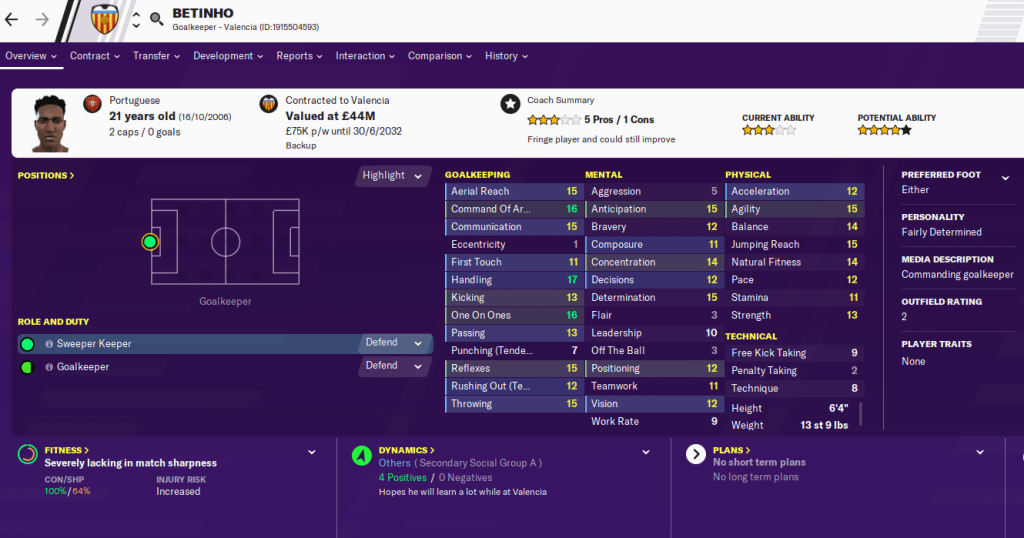Open the Interaction menu
This screenshot has width=1024, height=538.
pos(365,56)
